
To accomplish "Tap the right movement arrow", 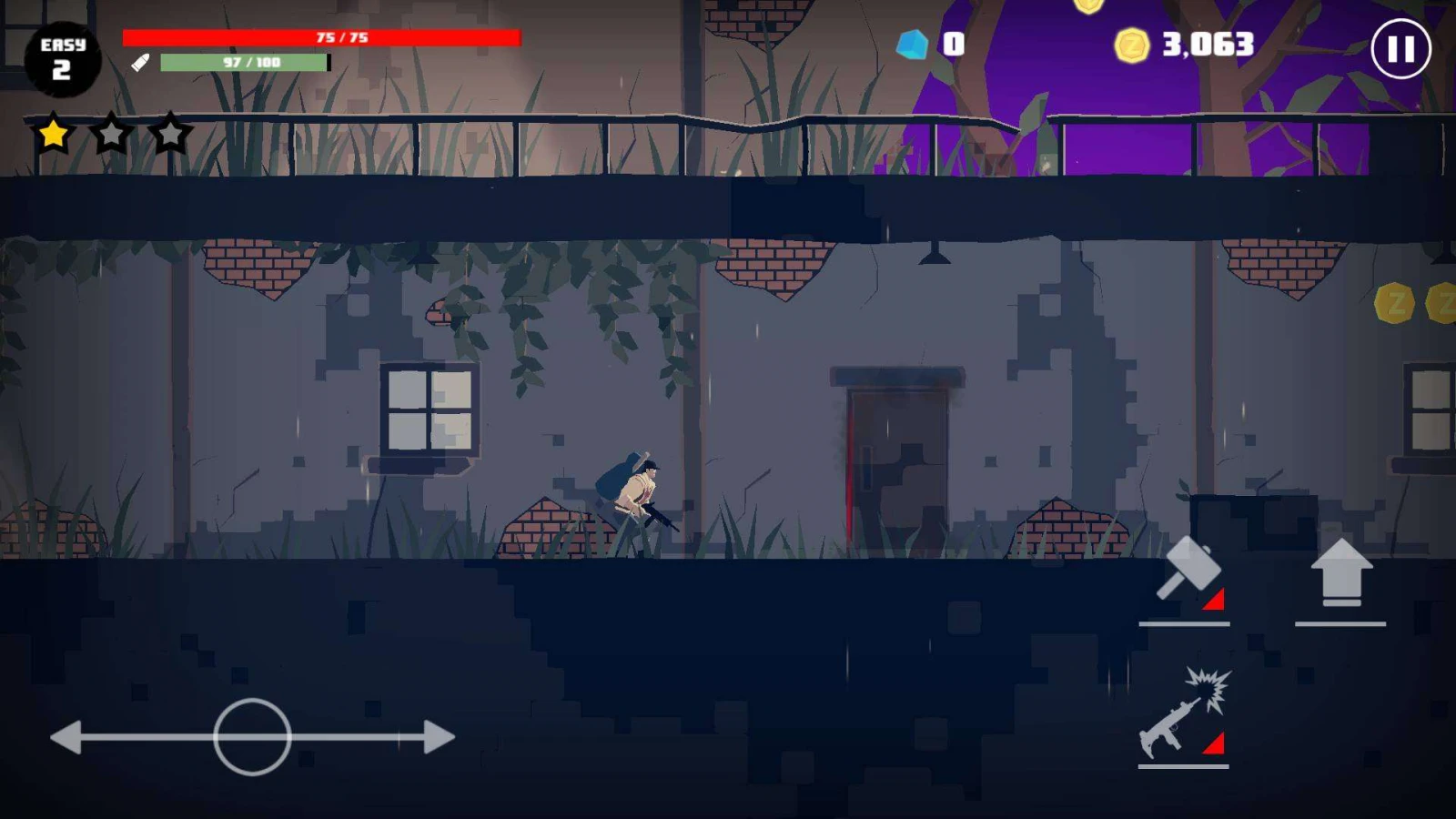I will click(x=438, y=737).
